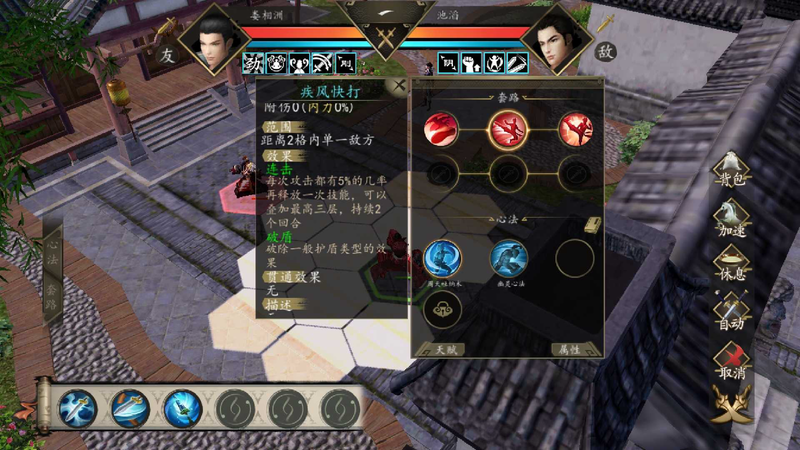Close the 疾风快打 skill description panel
Screen dimensions: 800x450
(399, 86)
